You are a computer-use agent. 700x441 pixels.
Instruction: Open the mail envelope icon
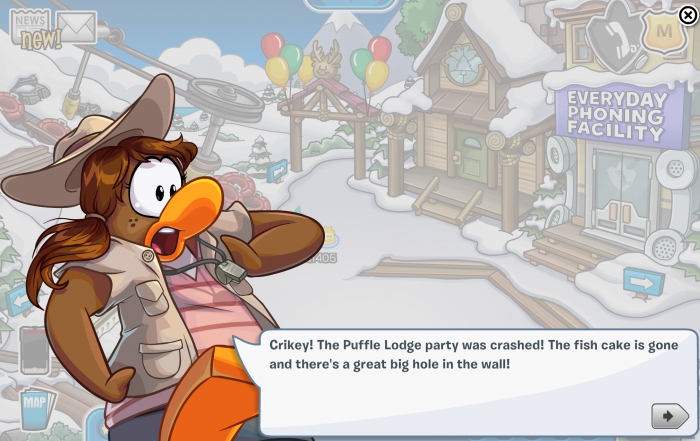pyautogui.click(x=76, y=27)
